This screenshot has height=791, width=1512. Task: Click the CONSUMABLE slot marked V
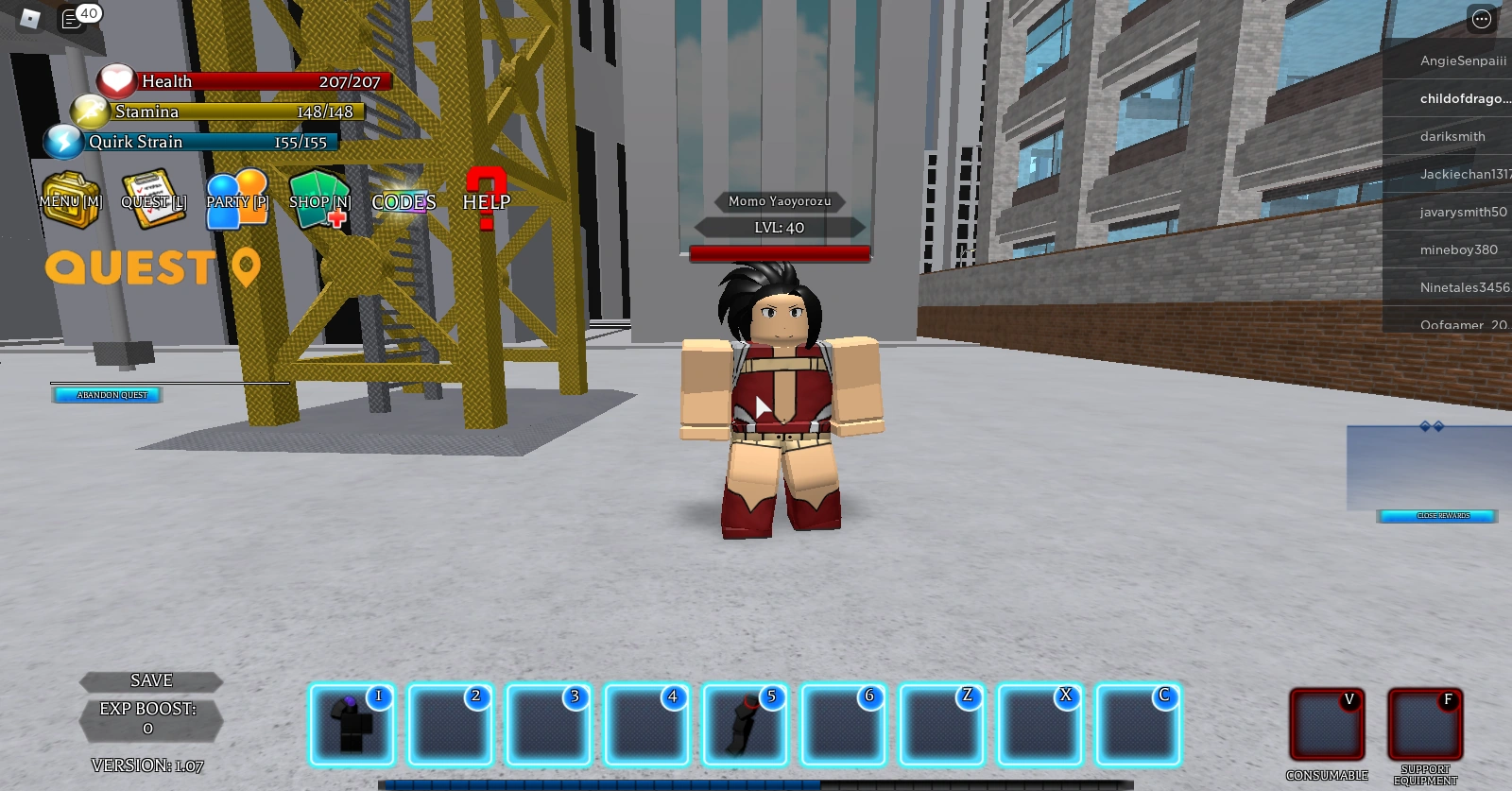[1327, 726]
